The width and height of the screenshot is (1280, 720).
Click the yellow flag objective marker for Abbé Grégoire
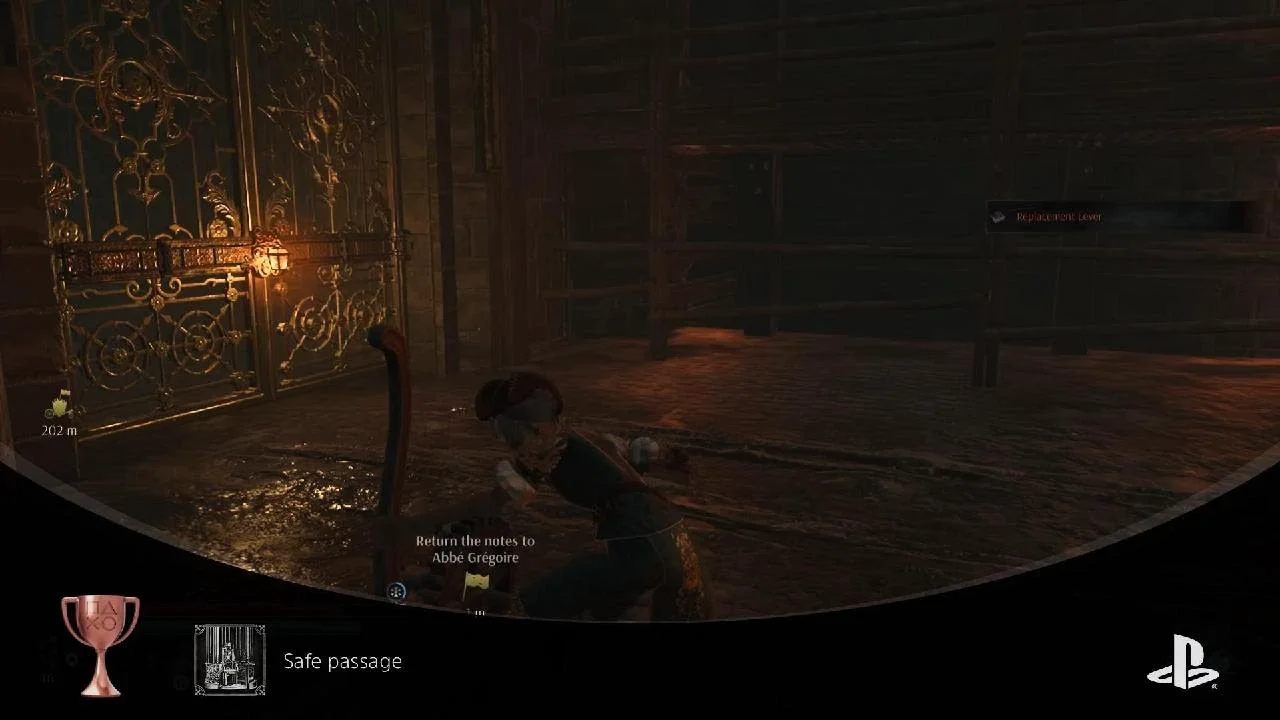(475, 581)
